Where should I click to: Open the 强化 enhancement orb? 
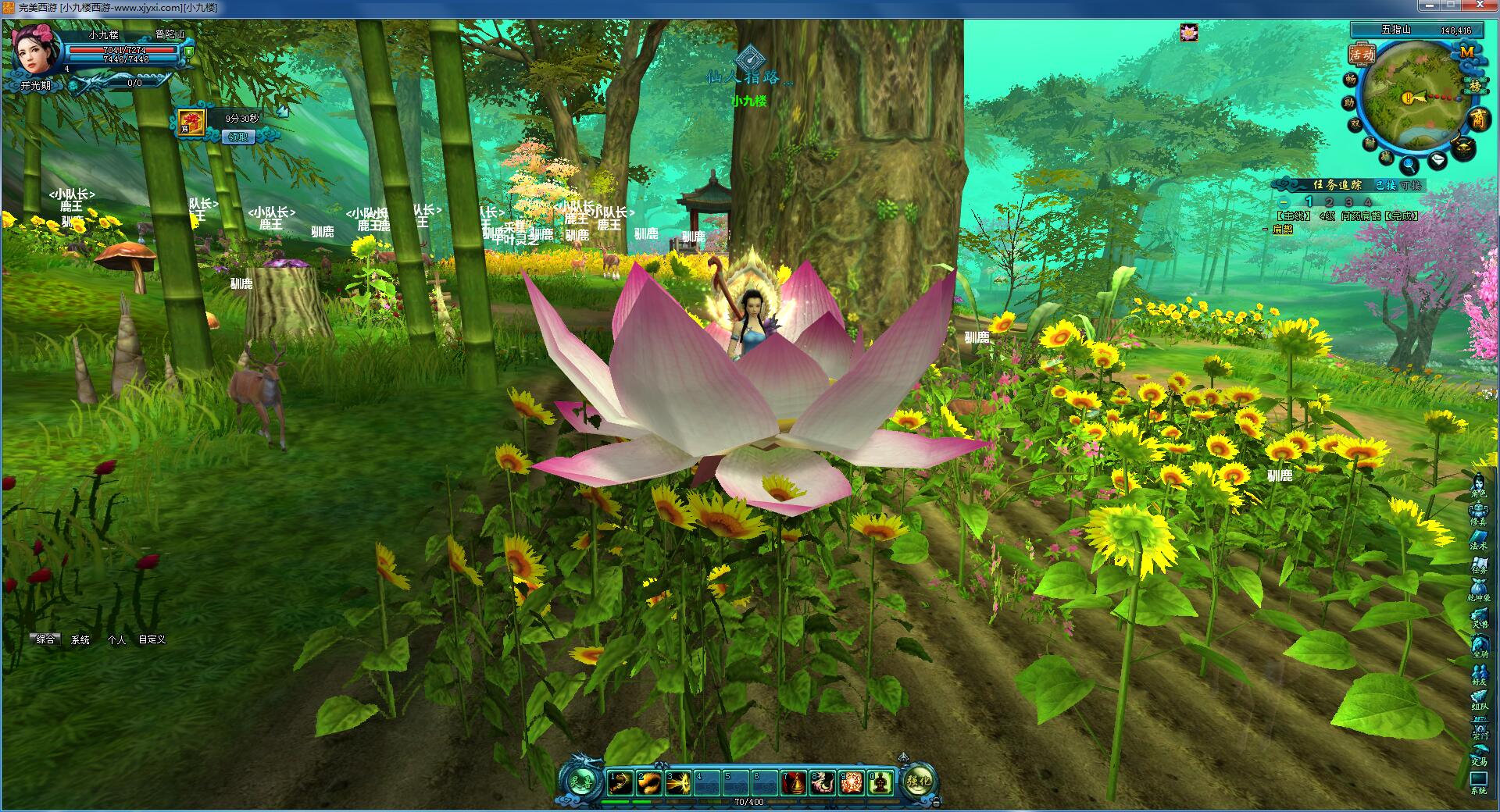click(x=919, y=781)
